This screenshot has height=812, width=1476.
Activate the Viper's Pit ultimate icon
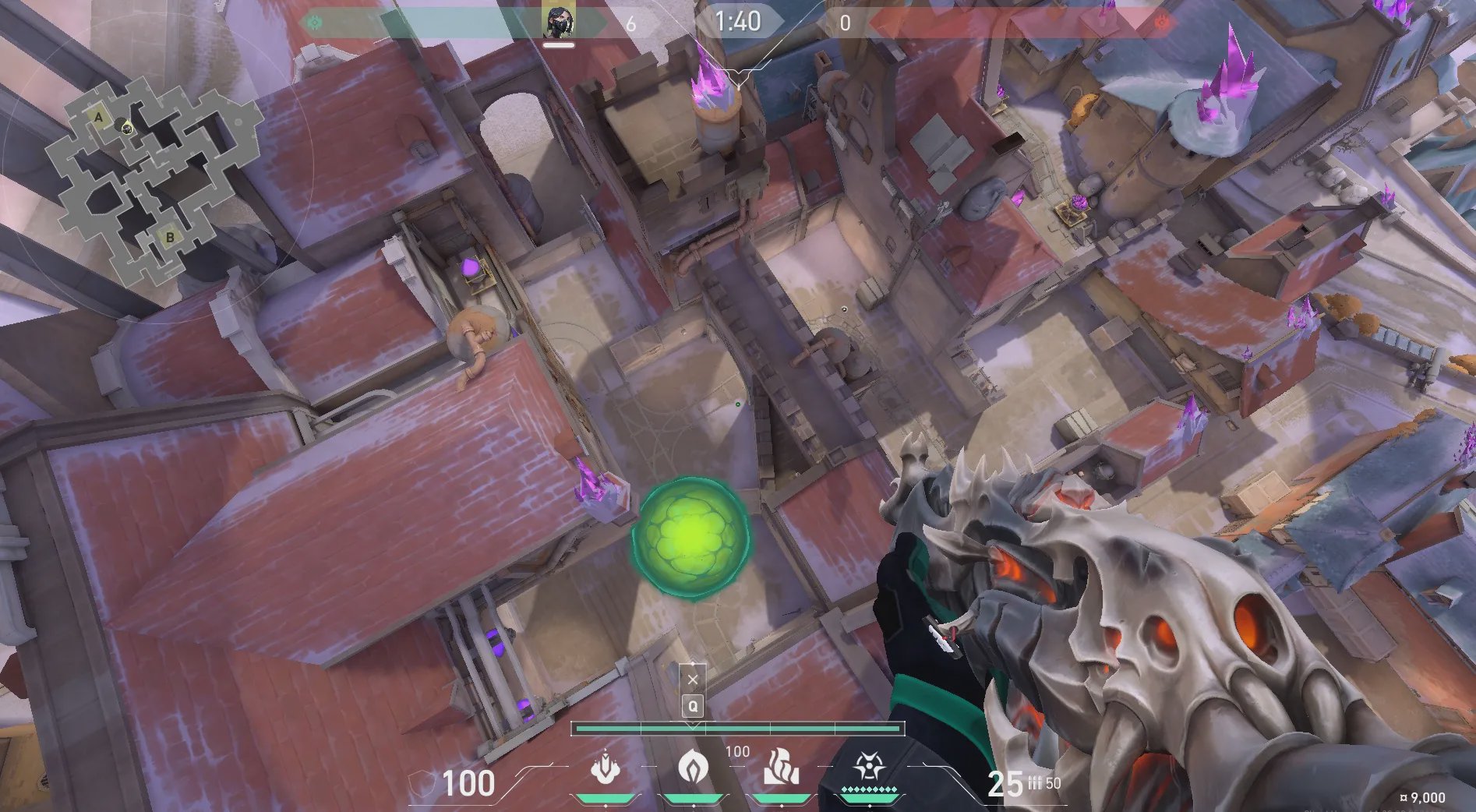(x=867, y=767)
